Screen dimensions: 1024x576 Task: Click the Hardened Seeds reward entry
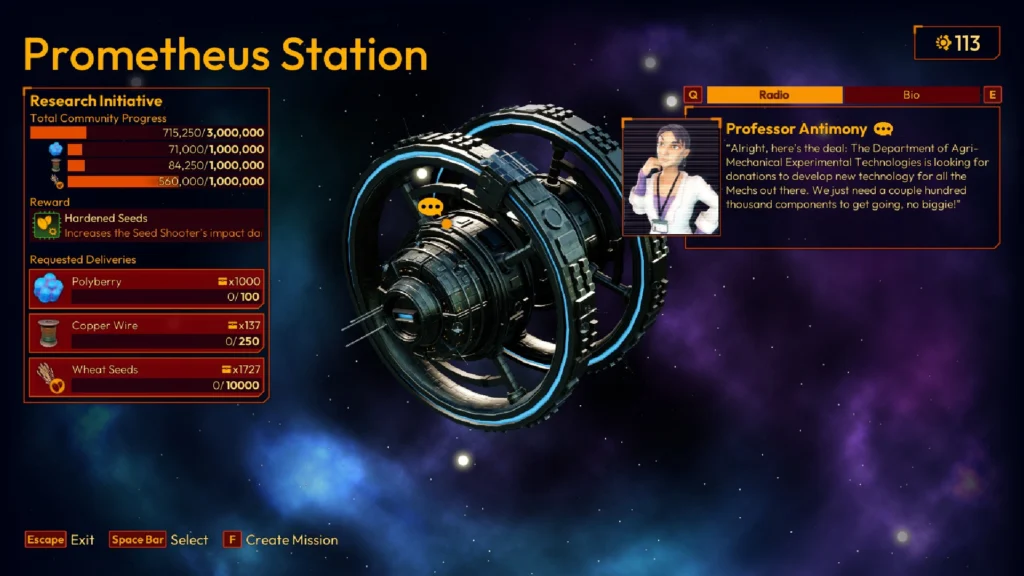coord(148,225)
